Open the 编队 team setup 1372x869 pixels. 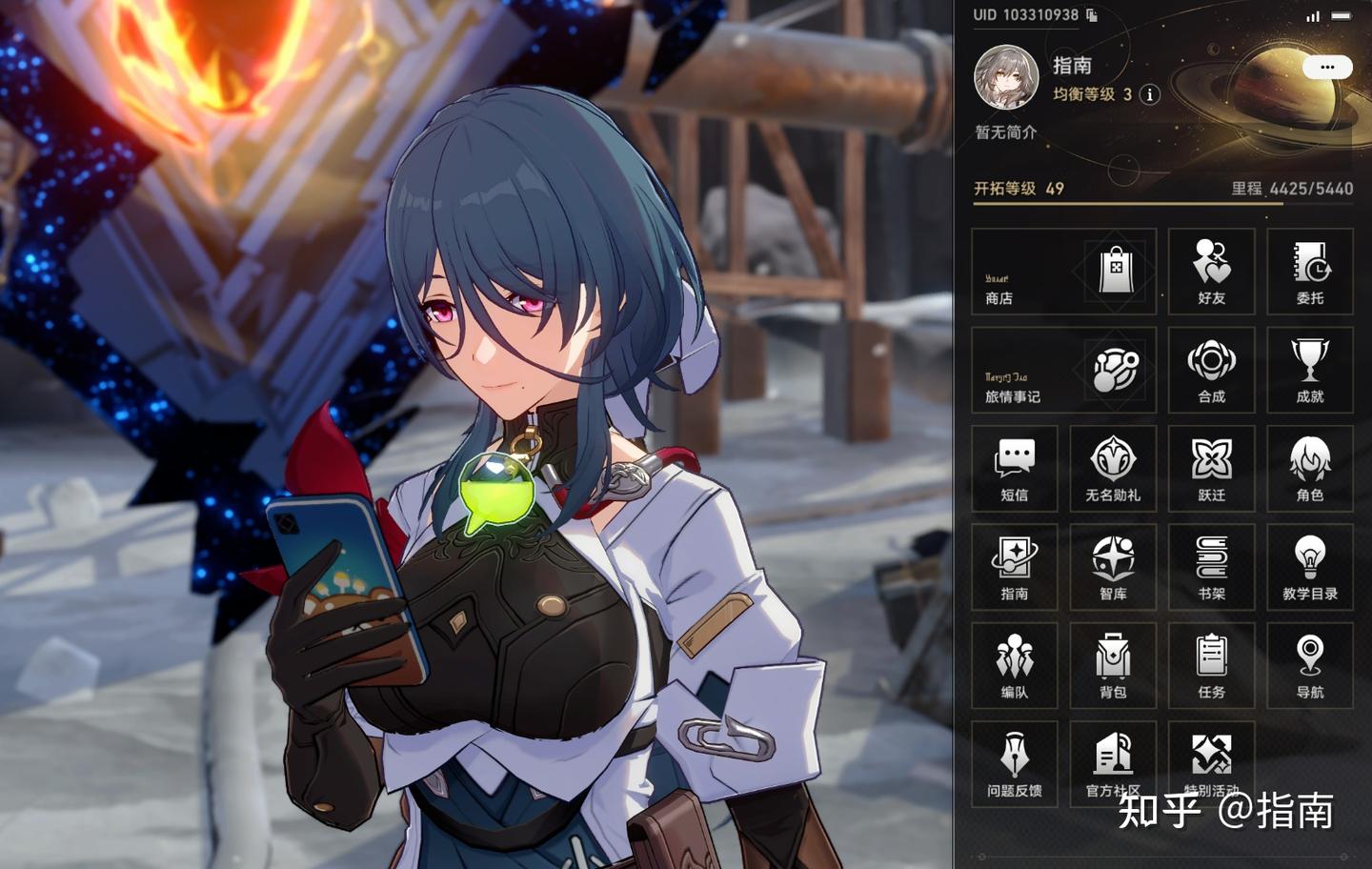[1014, 665]
